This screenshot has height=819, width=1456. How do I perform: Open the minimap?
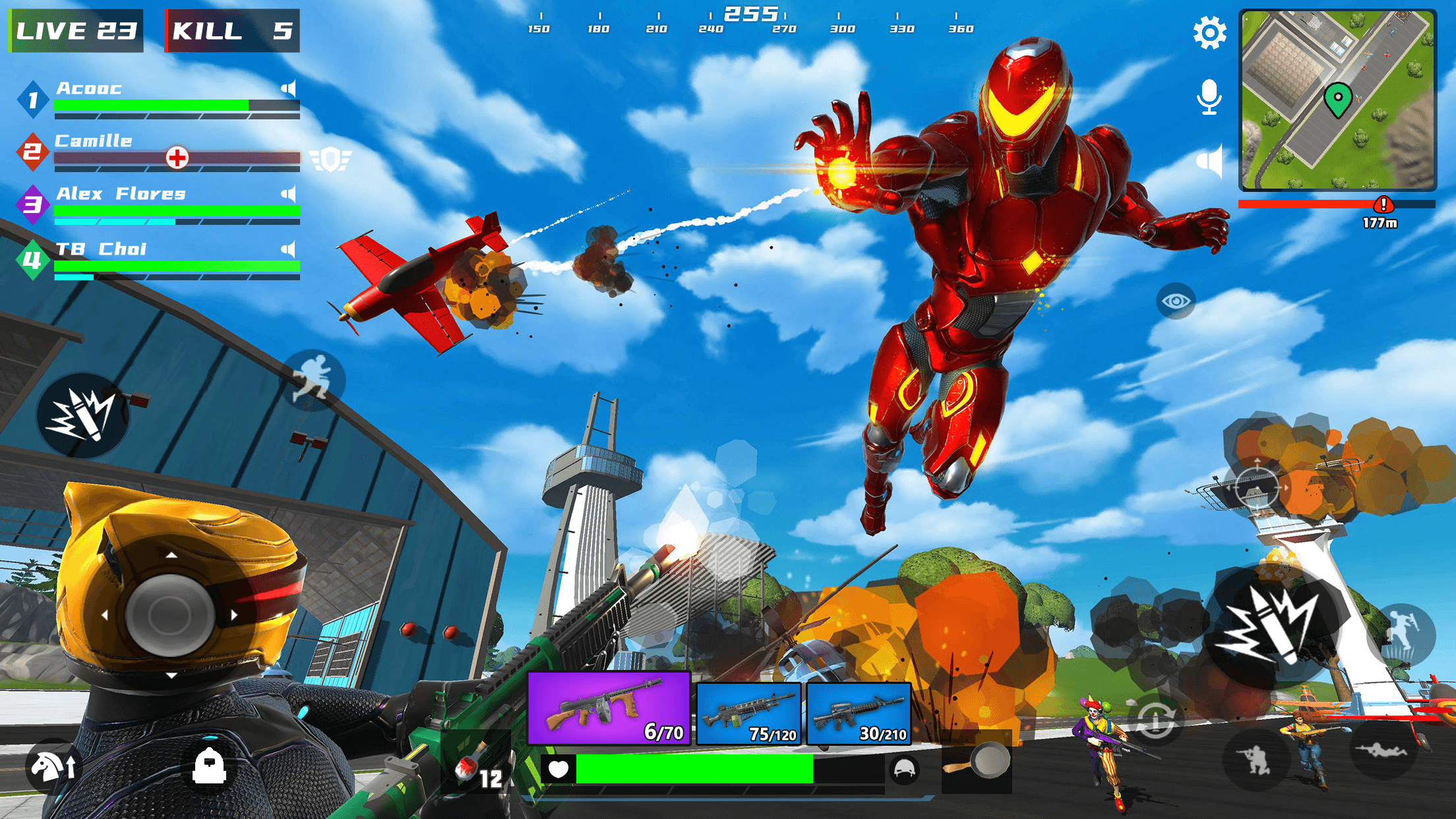point(1337,100)
